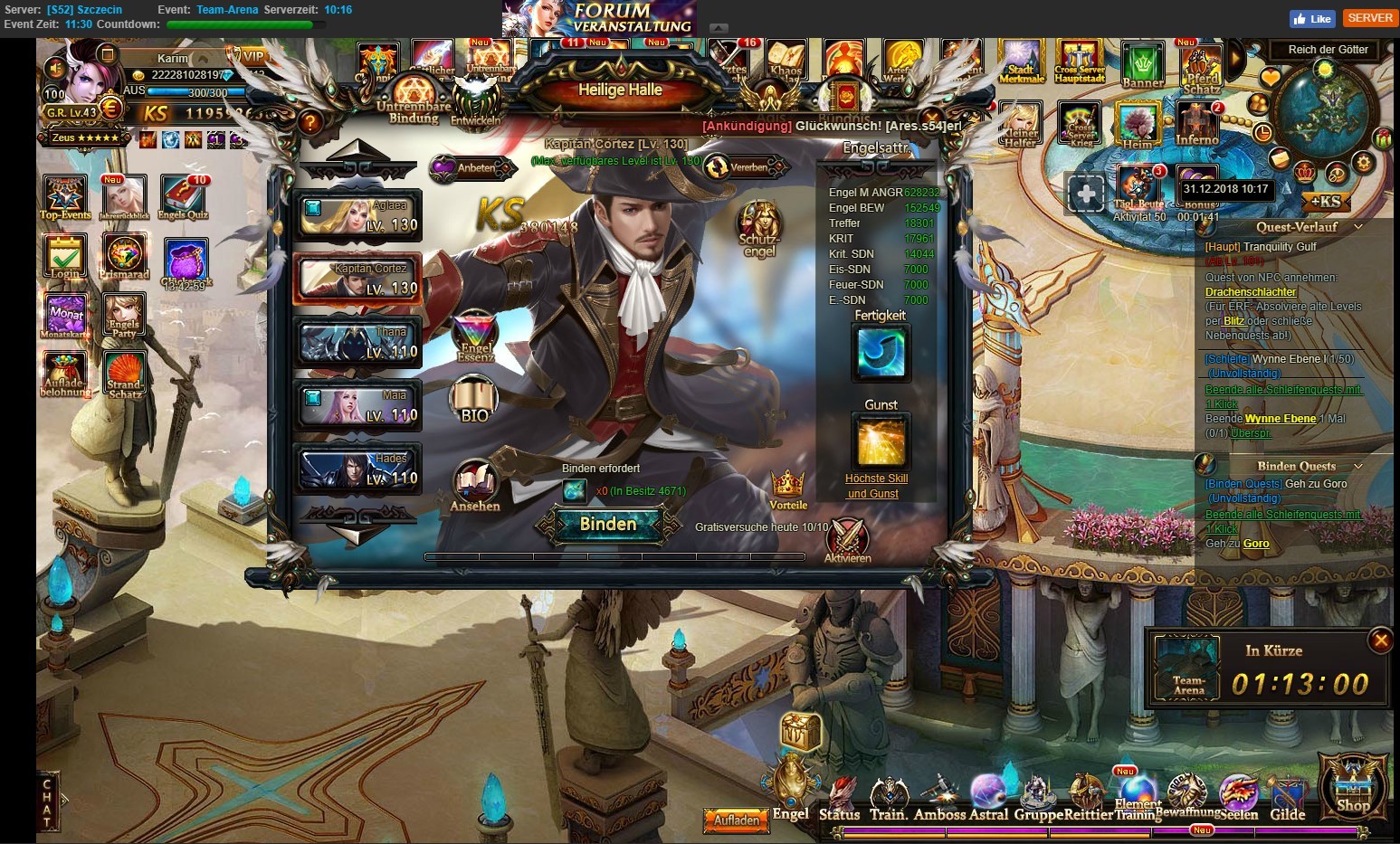This screenshot has height=844, width=1400.
Task: Select the Hades angel entry
Action: [x=357, y=469]
